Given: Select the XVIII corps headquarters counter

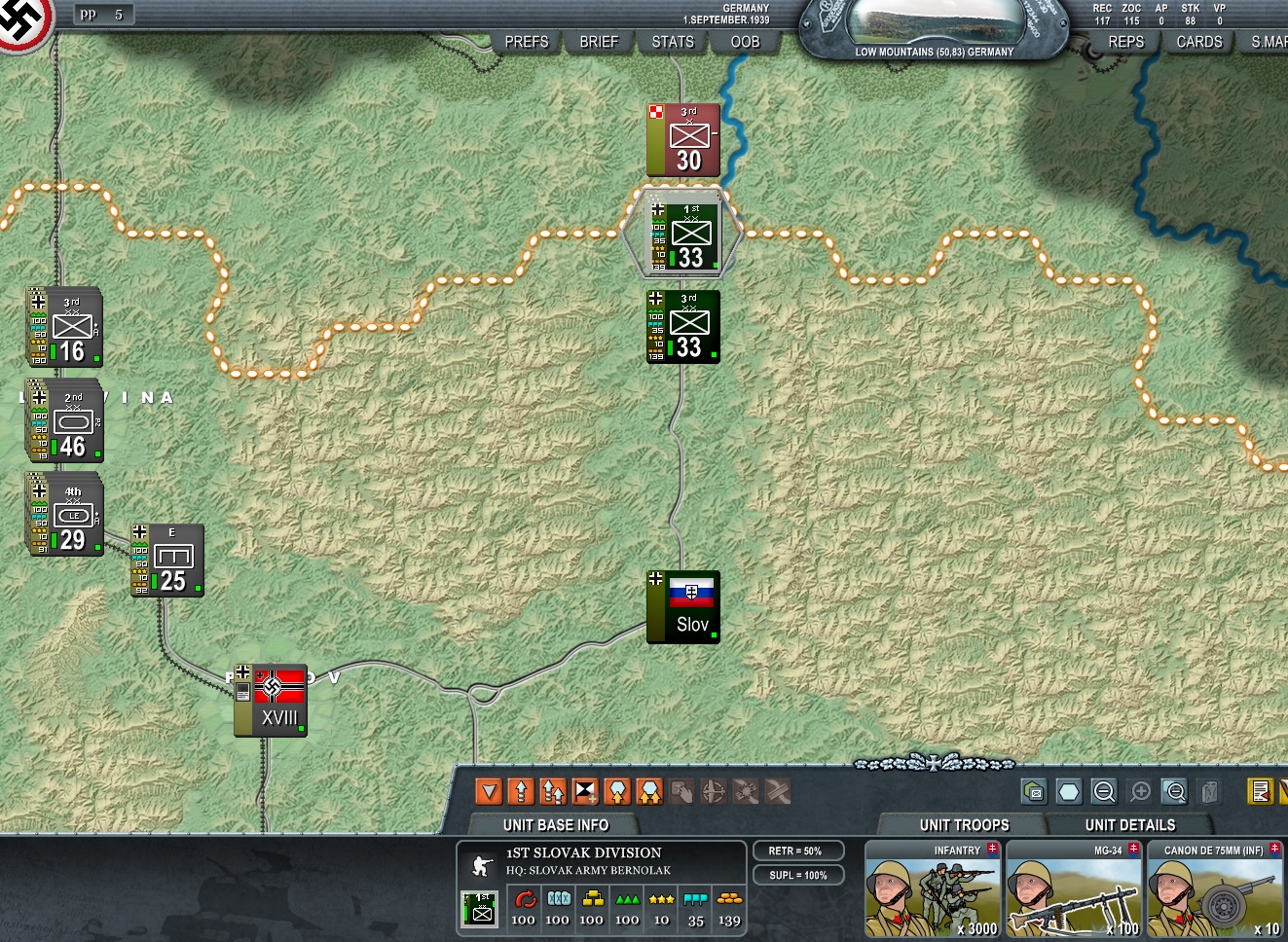Looking at the screenshot, I should click(272, 701).
